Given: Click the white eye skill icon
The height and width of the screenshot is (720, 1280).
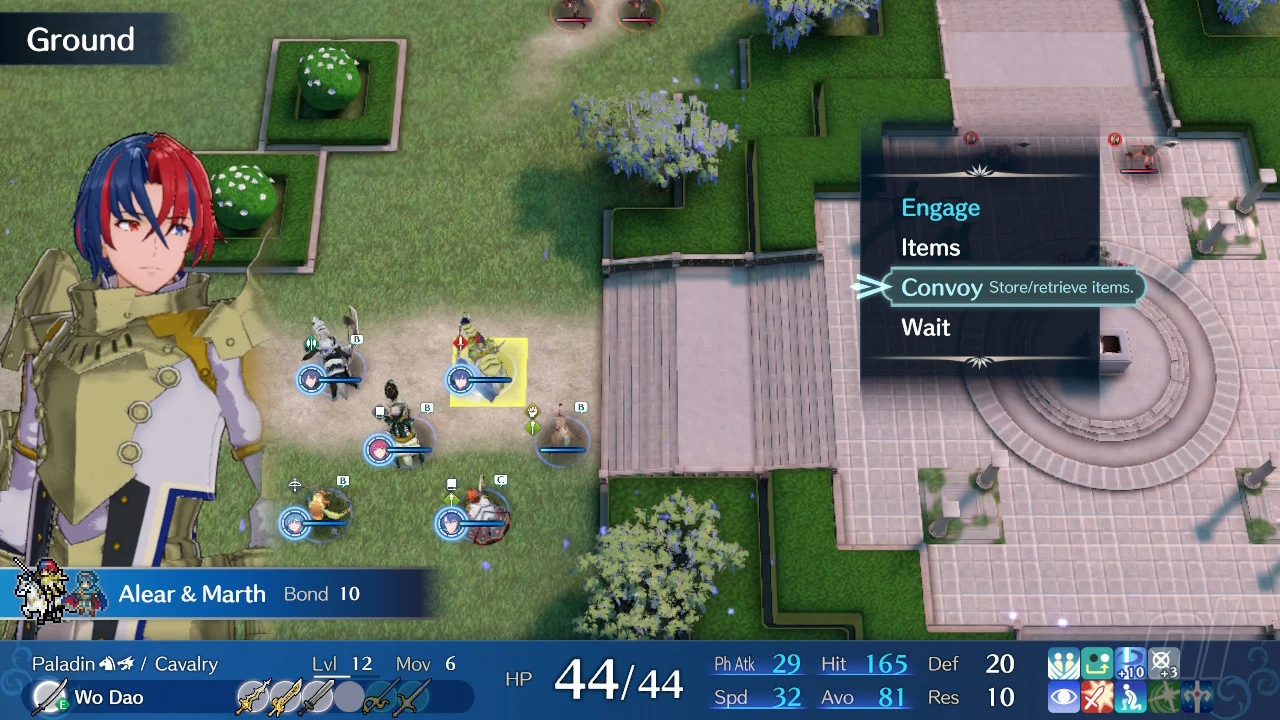Looking at the screenshot, I should (1063, 697).
